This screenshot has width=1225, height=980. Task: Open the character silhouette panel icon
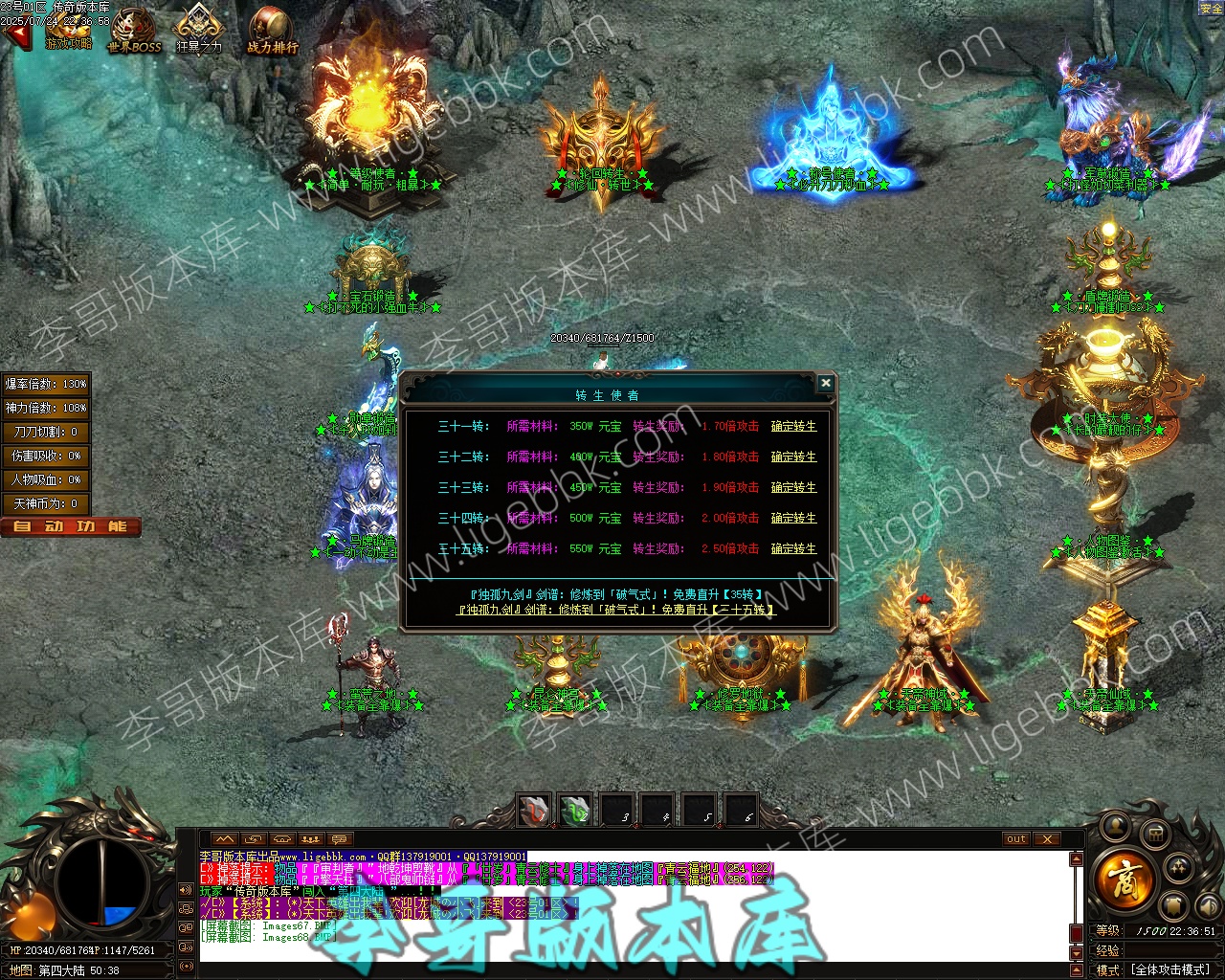click(x=1116, y=825)
